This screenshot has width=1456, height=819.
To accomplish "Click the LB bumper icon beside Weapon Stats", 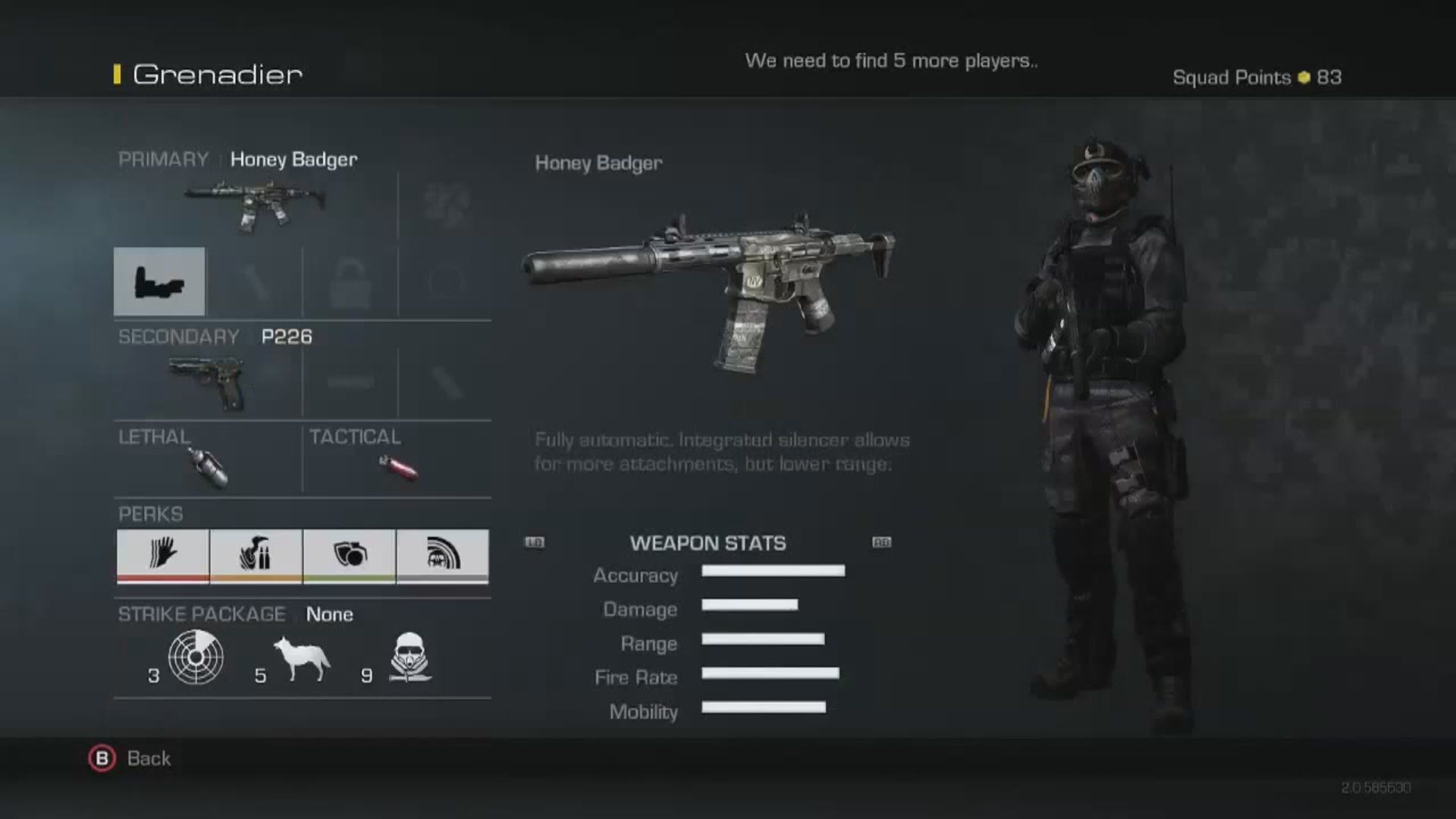I will point(535,542).
